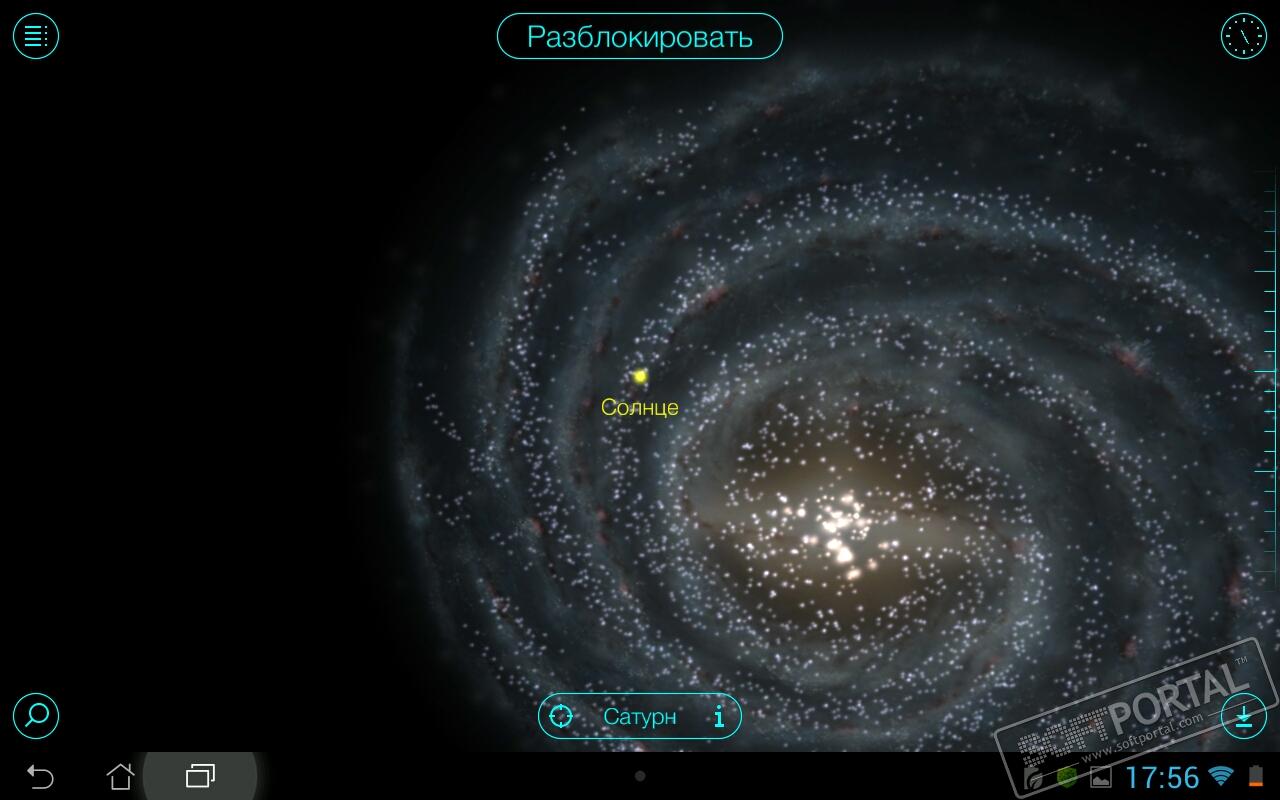The height and width of the screenshot is (800, 1280).
Task: Tap the download arrow icon
Action: click(1243, 716)
